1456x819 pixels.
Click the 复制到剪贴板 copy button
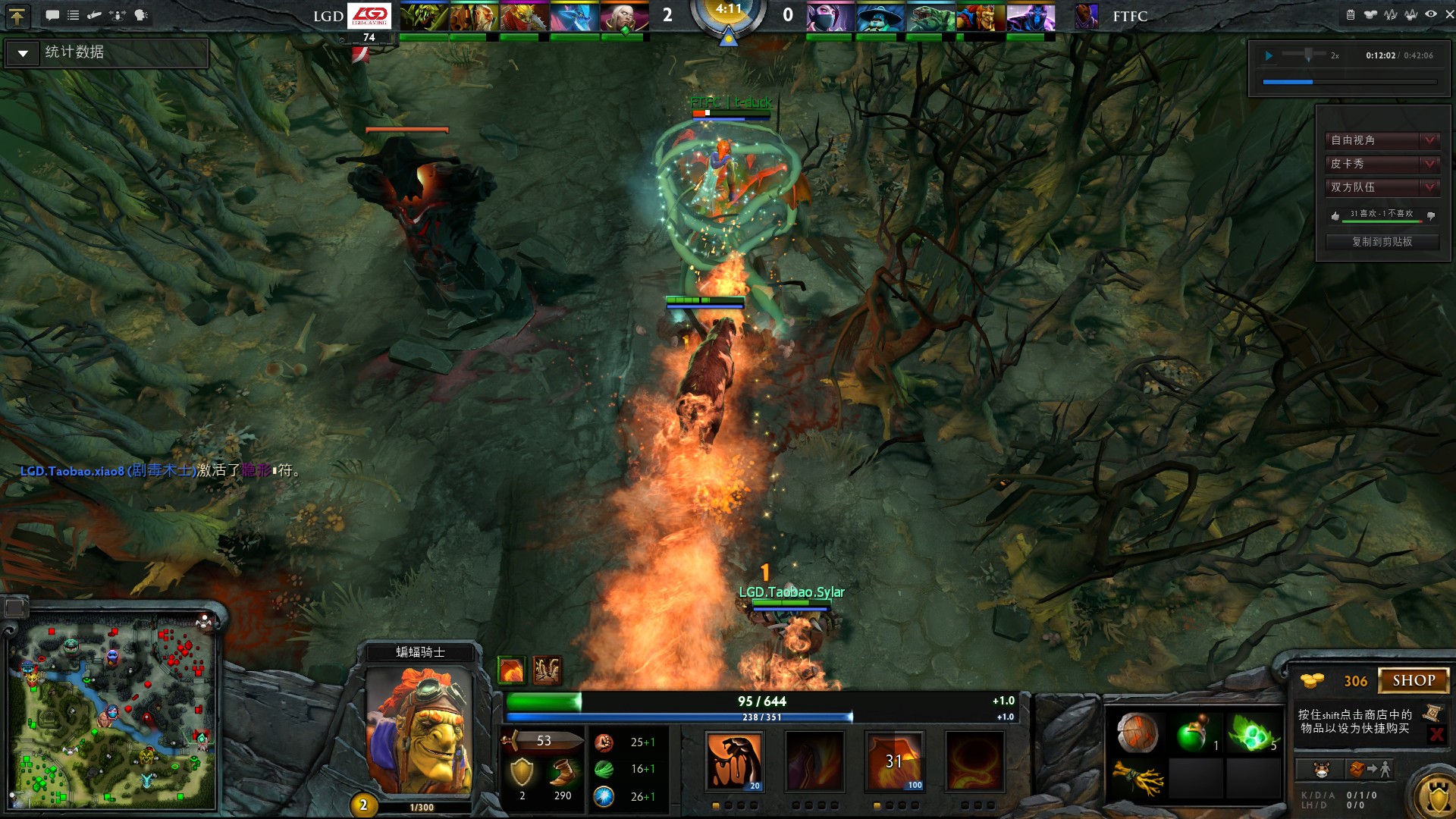1382,241
